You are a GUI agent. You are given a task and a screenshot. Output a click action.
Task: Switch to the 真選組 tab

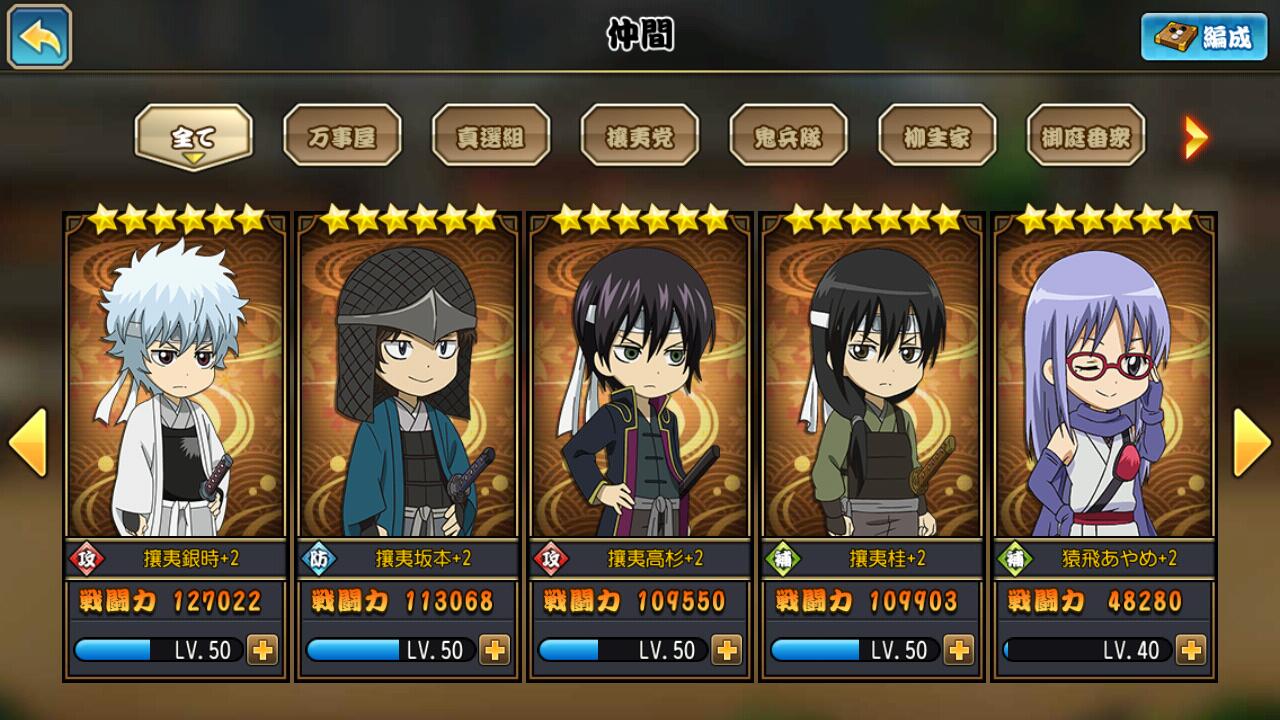(491, 136)
